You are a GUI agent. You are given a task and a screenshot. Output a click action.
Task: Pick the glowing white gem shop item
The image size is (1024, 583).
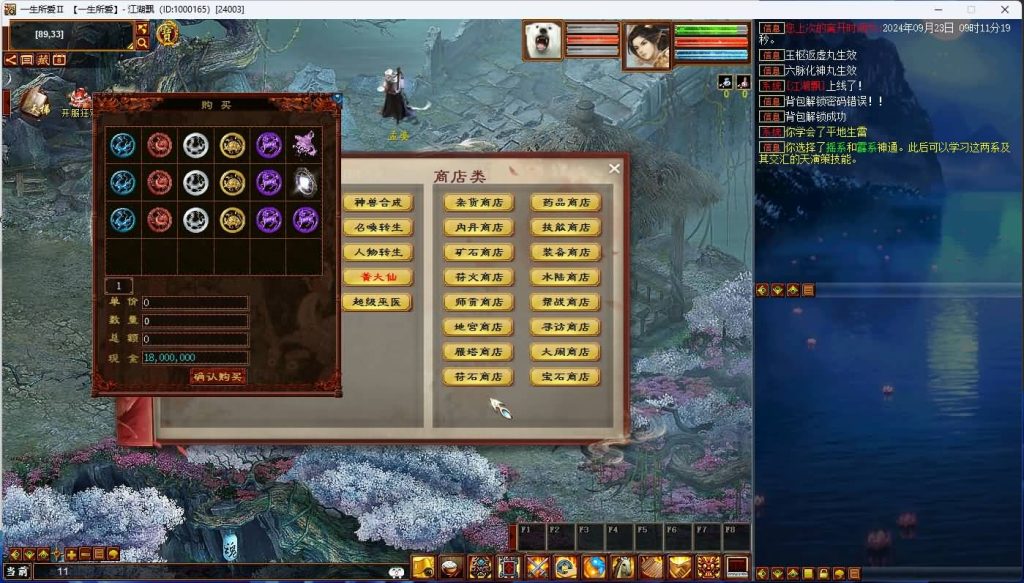305,182
